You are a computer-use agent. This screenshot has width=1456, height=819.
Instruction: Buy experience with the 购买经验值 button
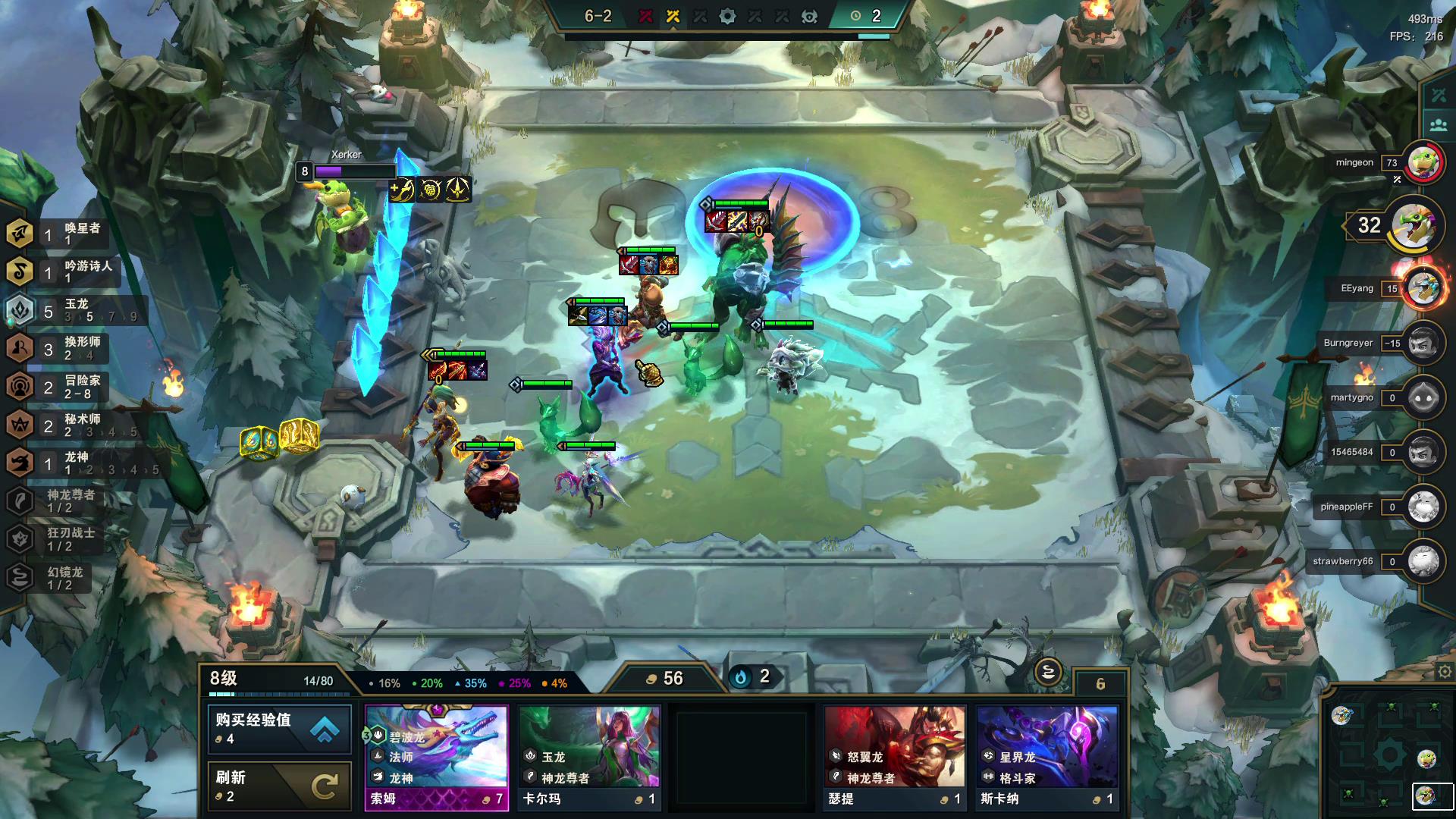point(279,729)
